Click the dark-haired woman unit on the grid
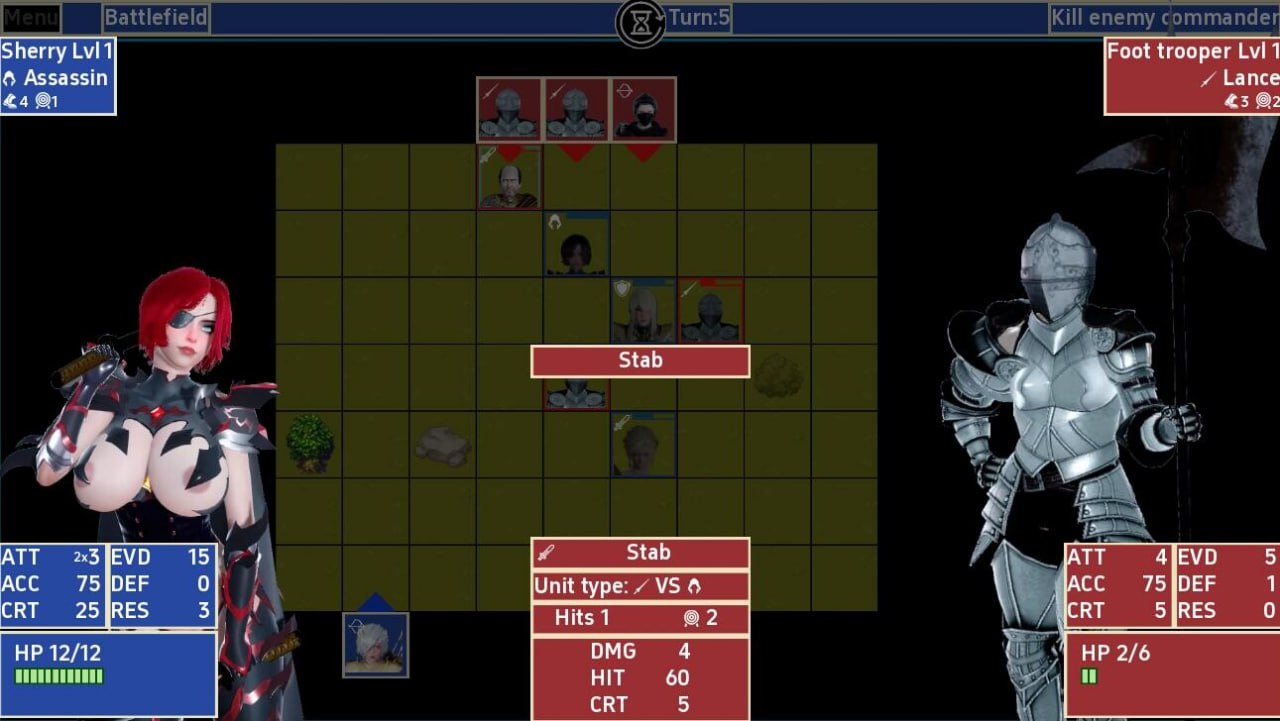 pos(575,245)
